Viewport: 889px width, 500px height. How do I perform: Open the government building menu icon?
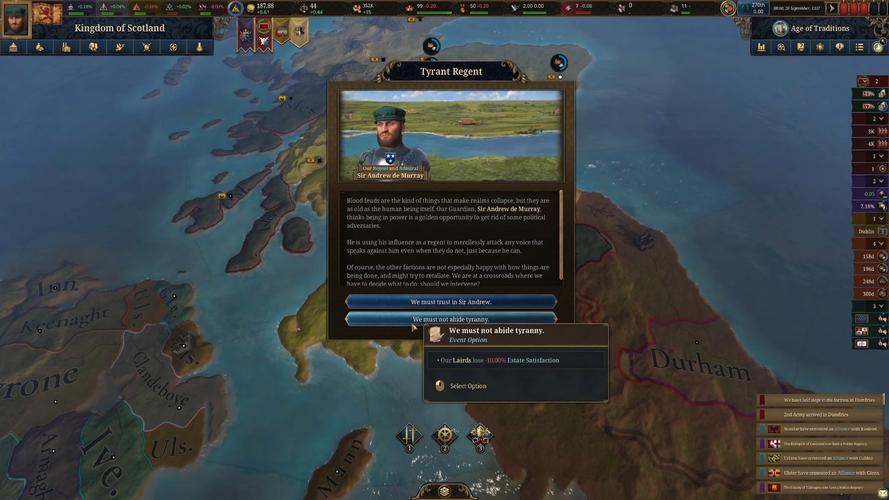(13, 47)
